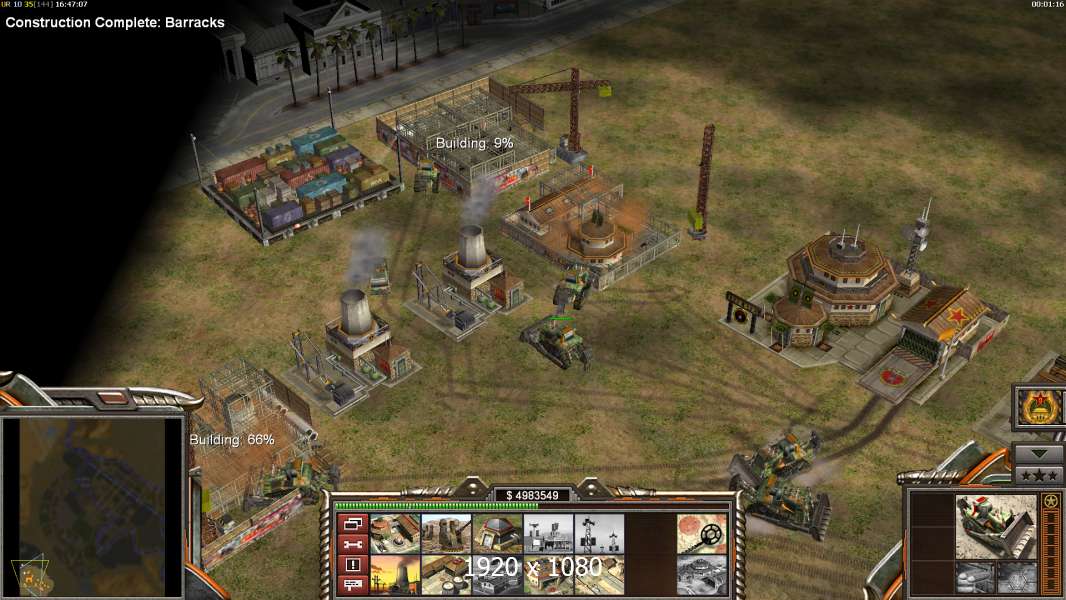Click the selected bulldozer portrait

pos(995,525)
